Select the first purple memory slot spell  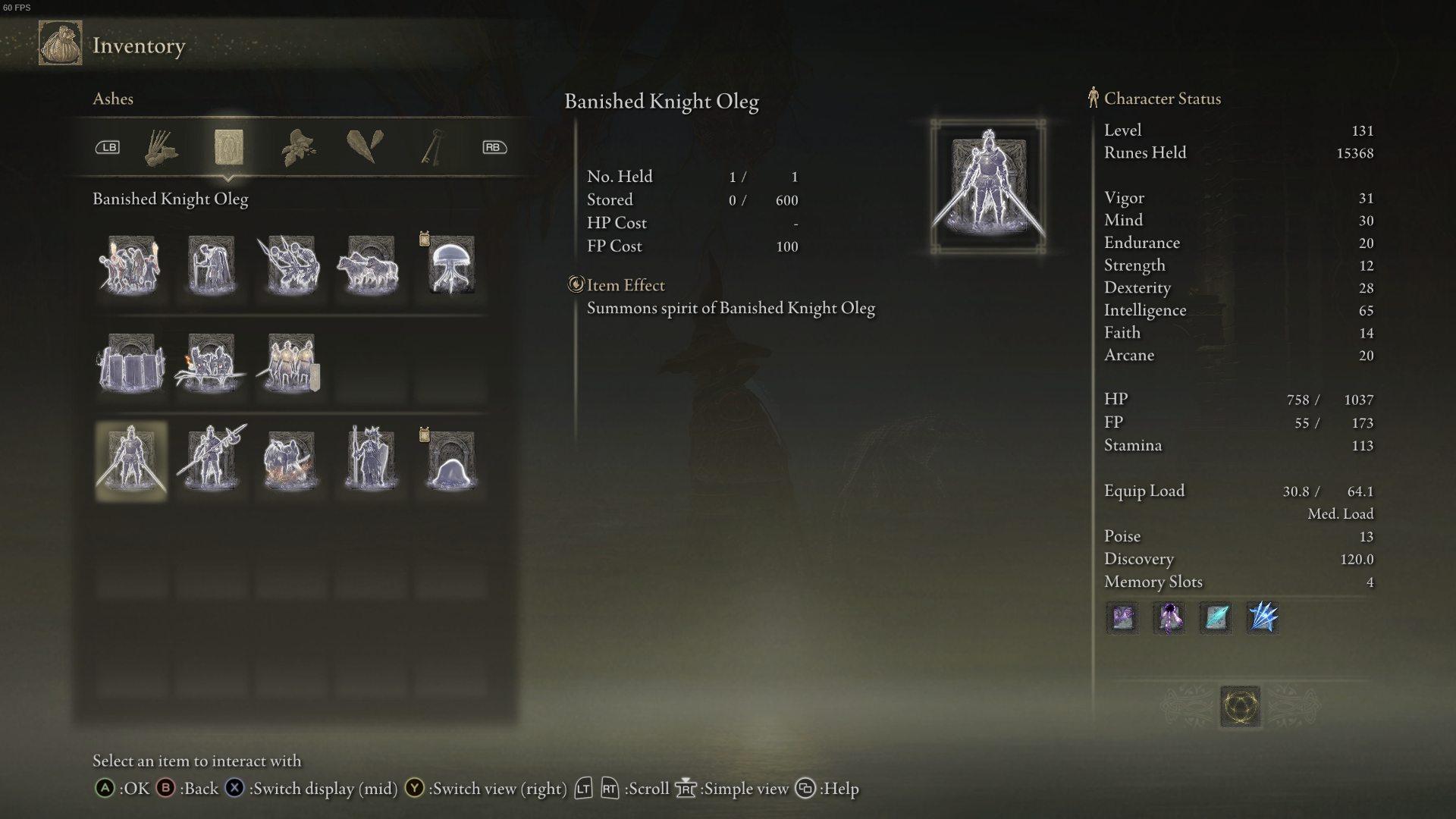pyautogui.click(x=1122, y=618)
